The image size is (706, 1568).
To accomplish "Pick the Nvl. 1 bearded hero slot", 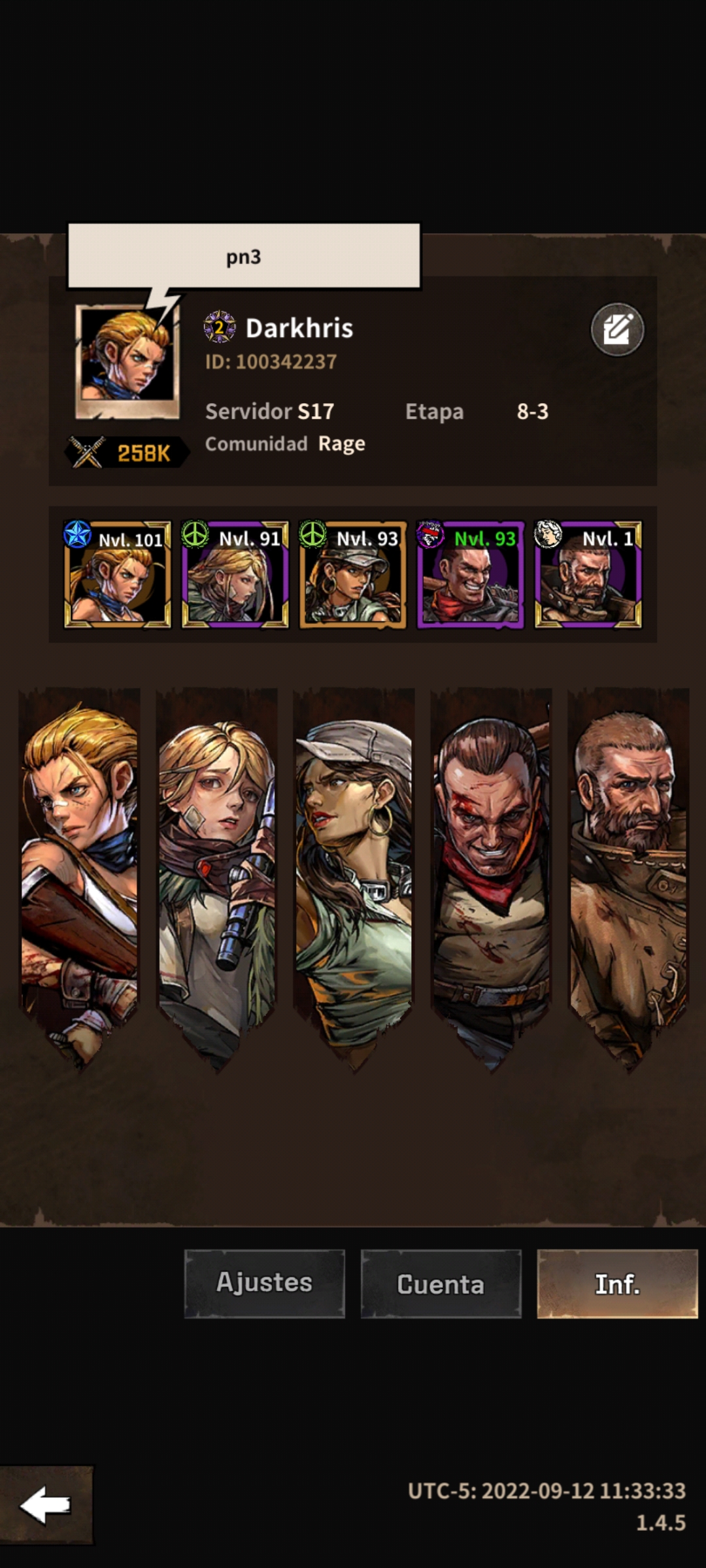I will 588,574.
